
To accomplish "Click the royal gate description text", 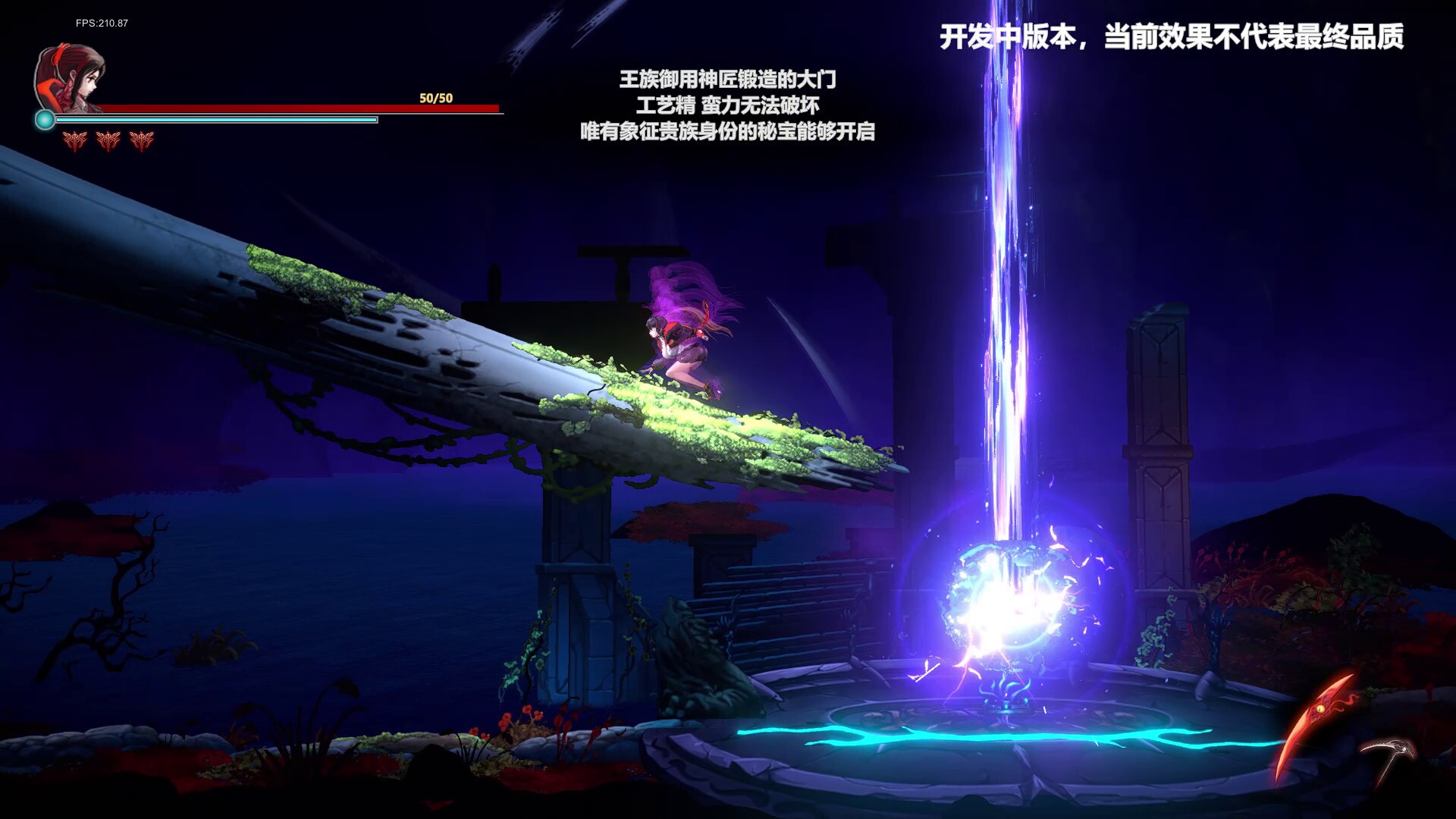I will (x=730, y=106).
